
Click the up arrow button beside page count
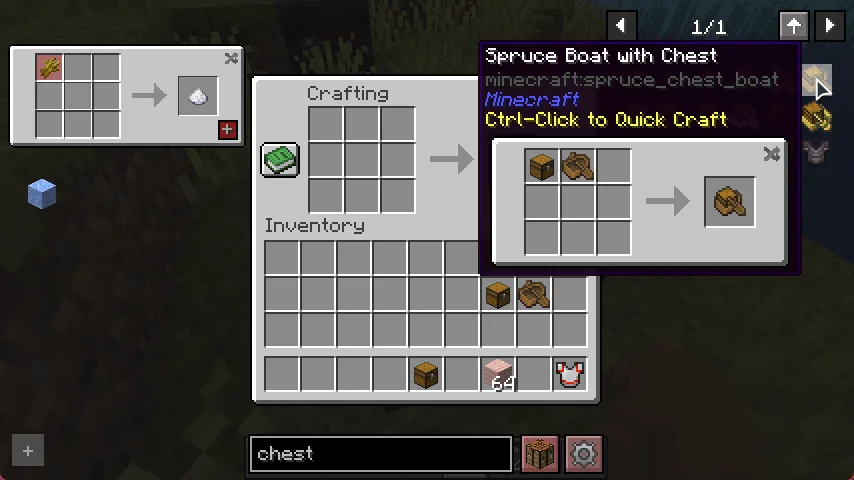click(x=794, y=27)
